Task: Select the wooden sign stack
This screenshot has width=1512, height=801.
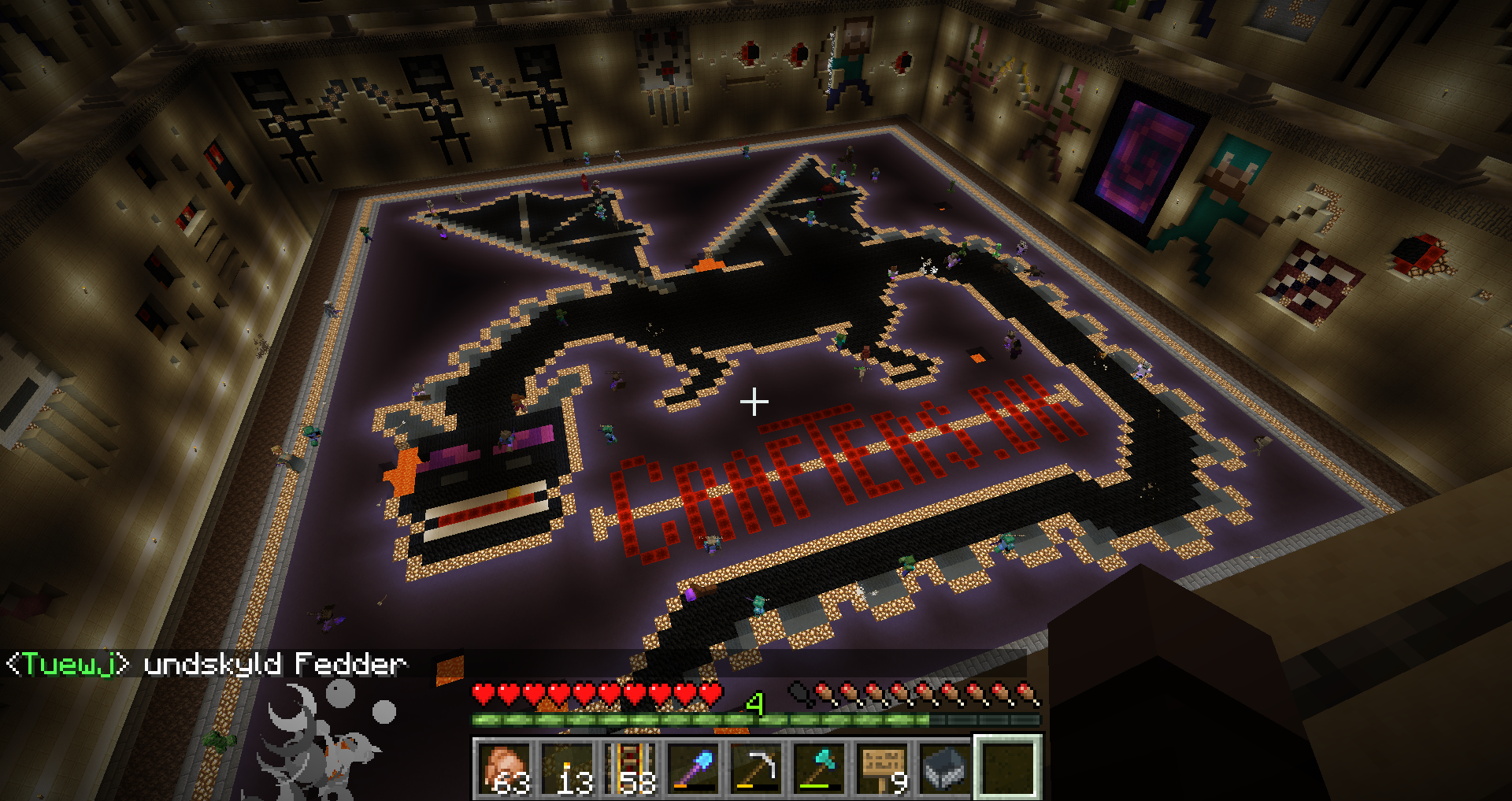Action: coord(884,767)
